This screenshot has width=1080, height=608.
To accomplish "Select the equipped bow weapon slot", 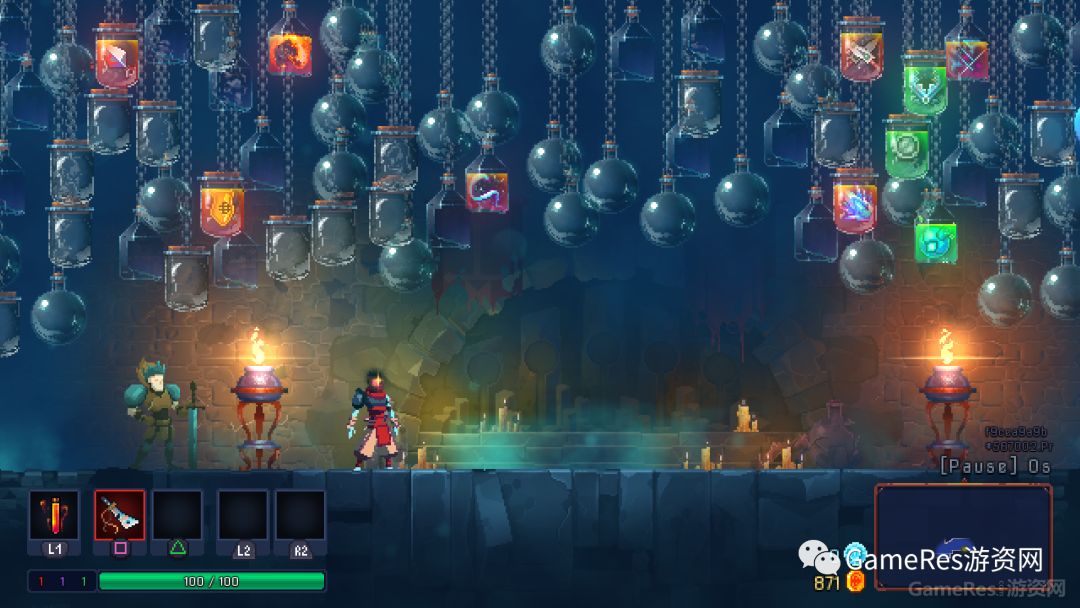I will (119, 515).
